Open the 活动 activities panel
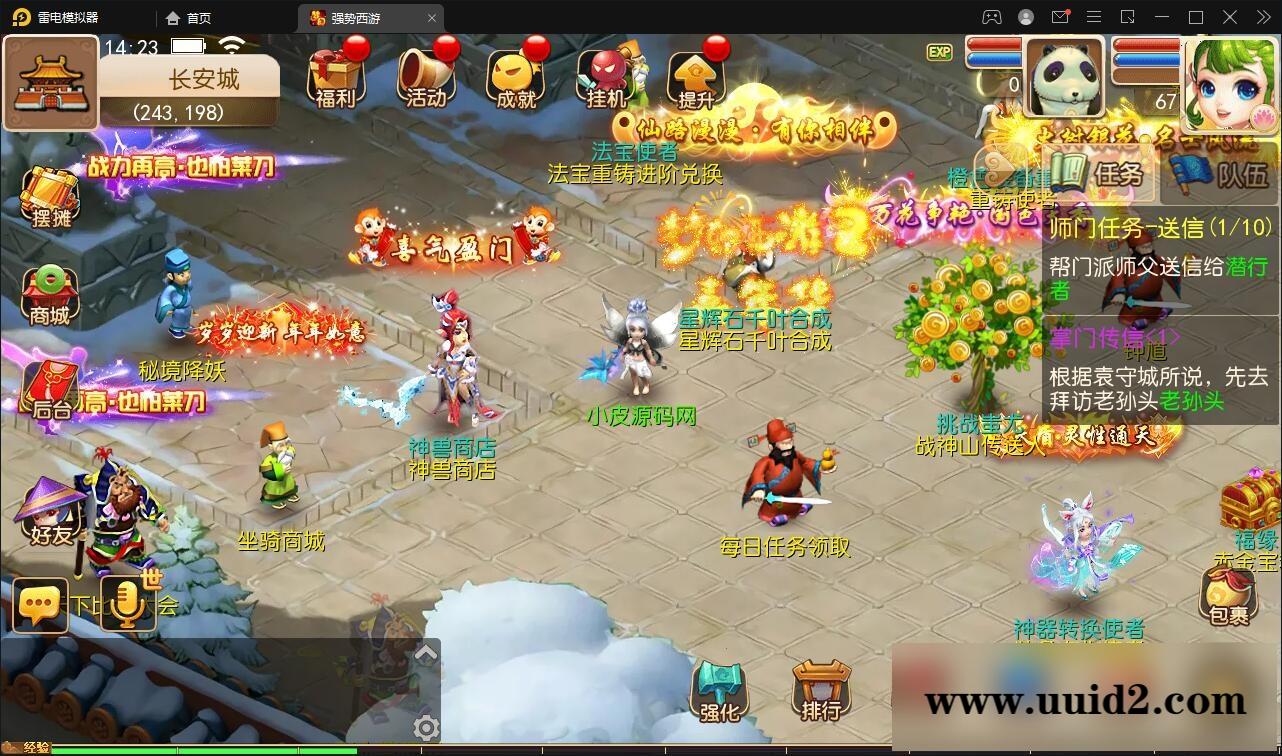 426,75
